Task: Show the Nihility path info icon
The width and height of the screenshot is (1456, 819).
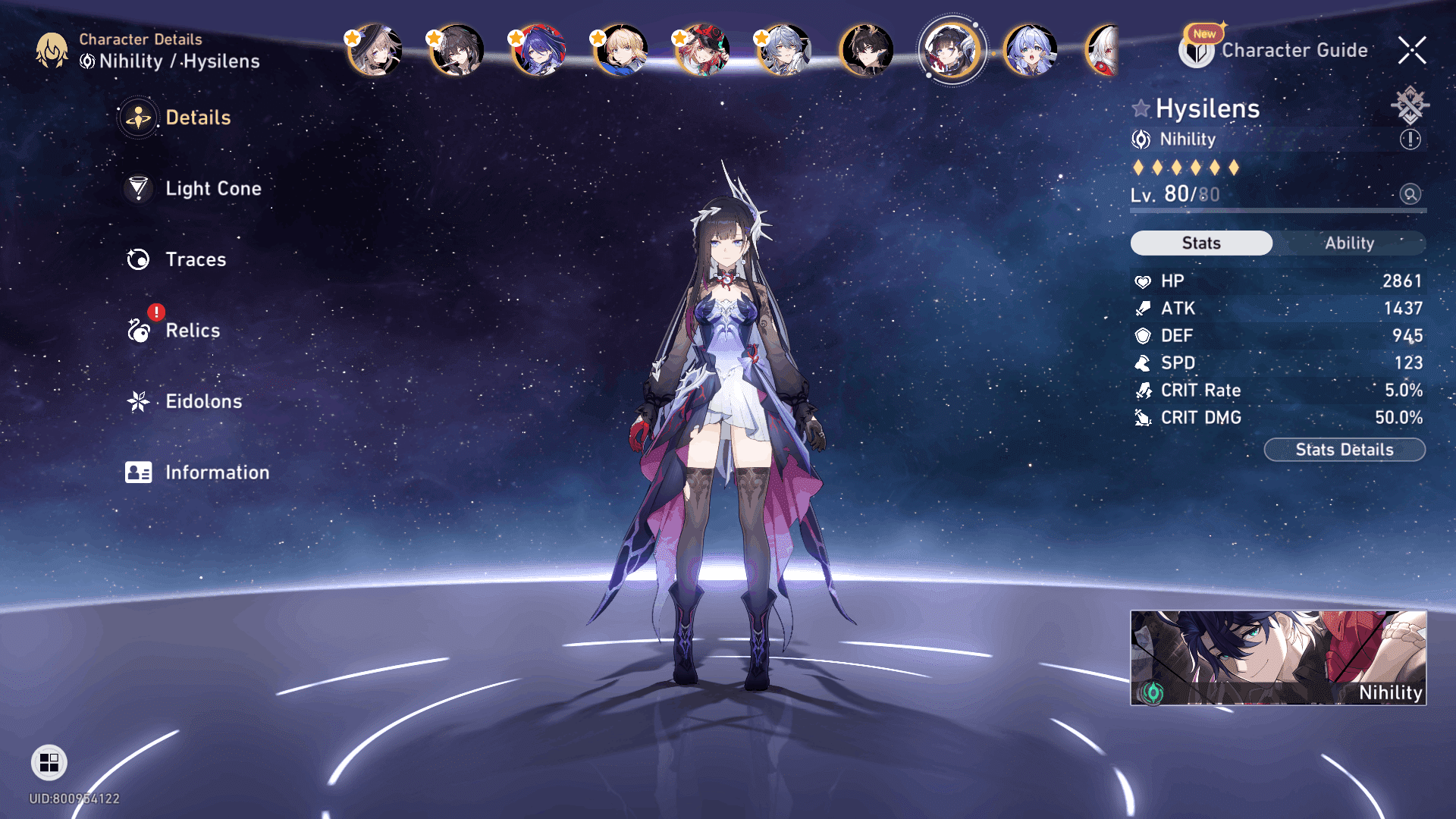Action: (1410, 140)
